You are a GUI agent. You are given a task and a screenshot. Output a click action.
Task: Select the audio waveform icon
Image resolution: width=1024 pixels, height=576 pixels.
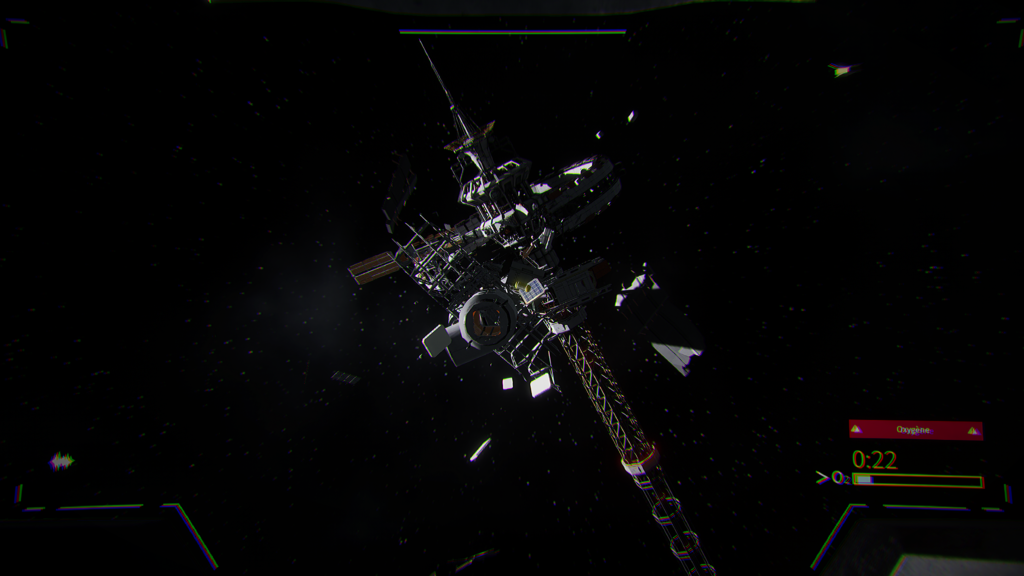[62, 461]
